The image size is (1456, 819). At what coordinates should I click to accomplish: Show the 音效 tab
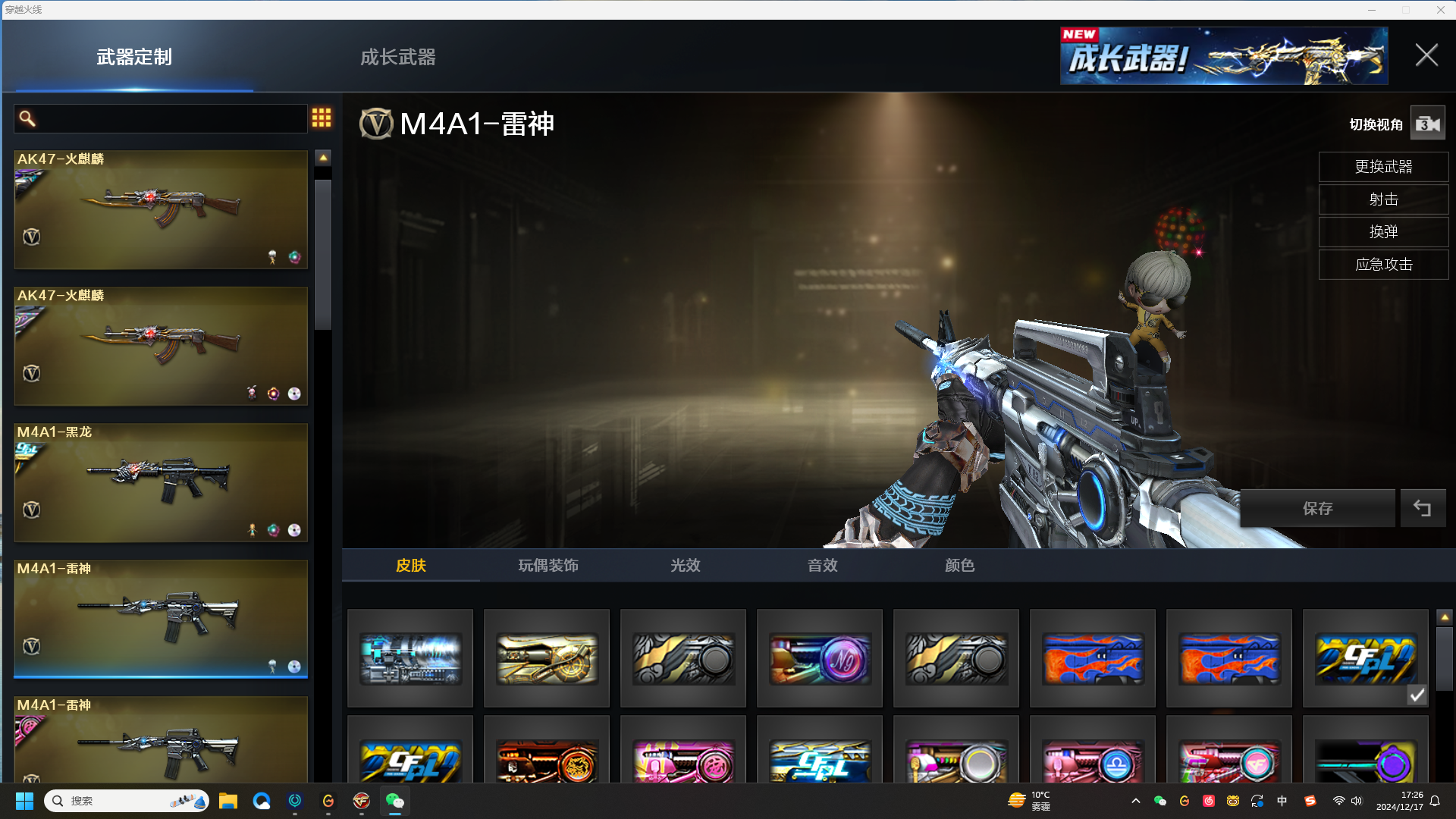[823, 566]
